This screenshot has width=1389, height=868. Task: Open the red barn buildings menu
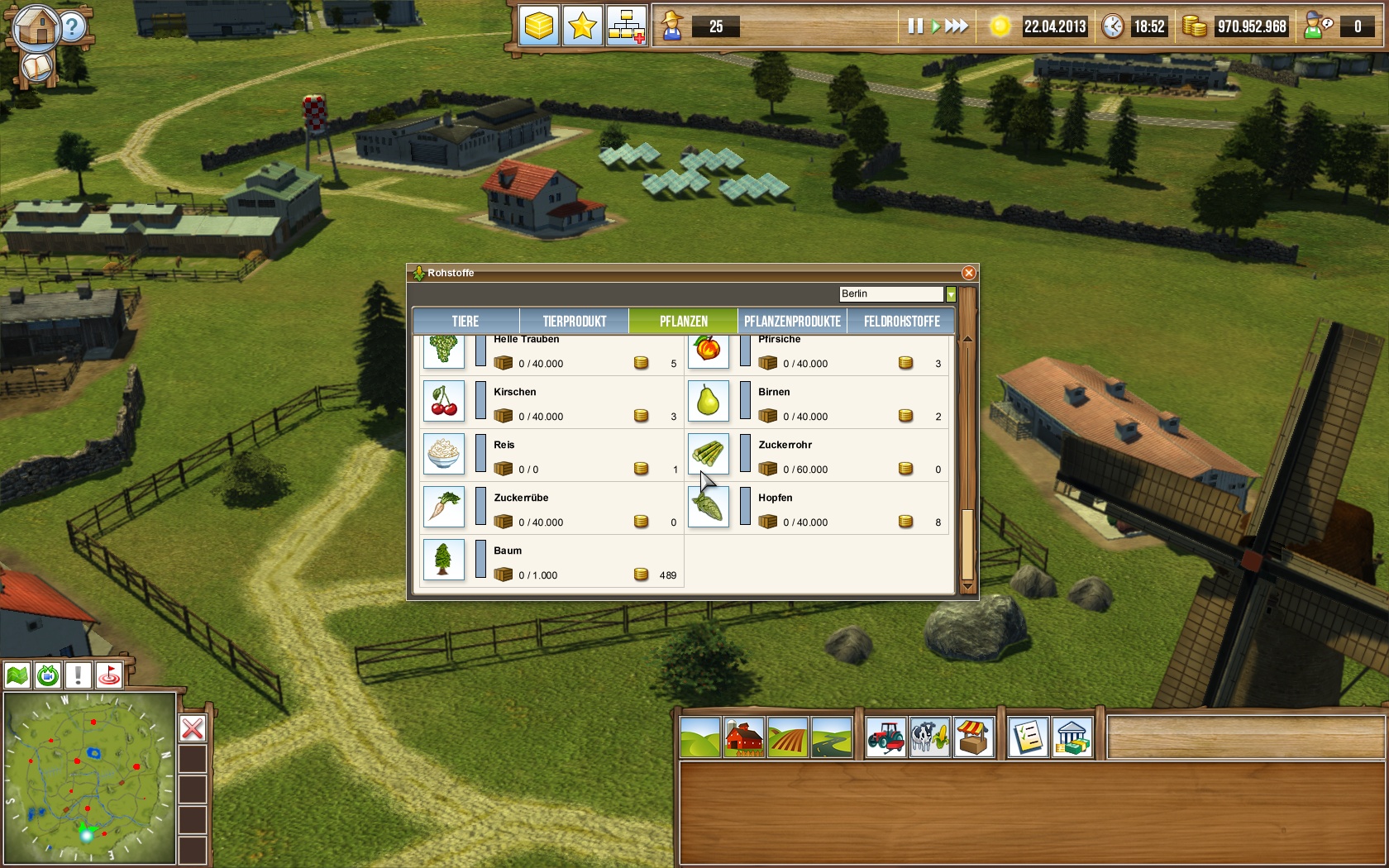(744, 737)
